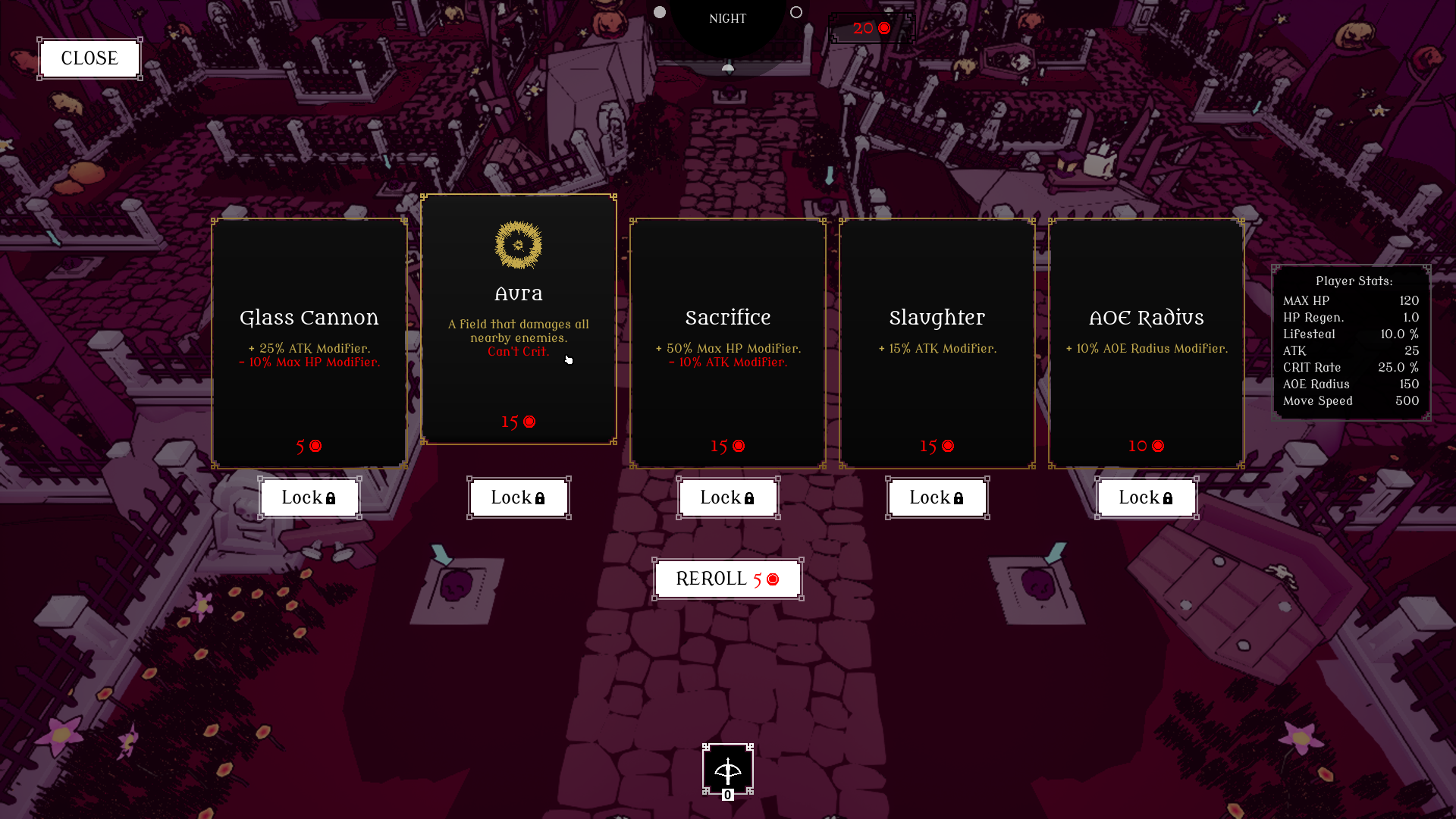Buy the Glass Cannon card
1456x819 pixels.
coord(309,343)
